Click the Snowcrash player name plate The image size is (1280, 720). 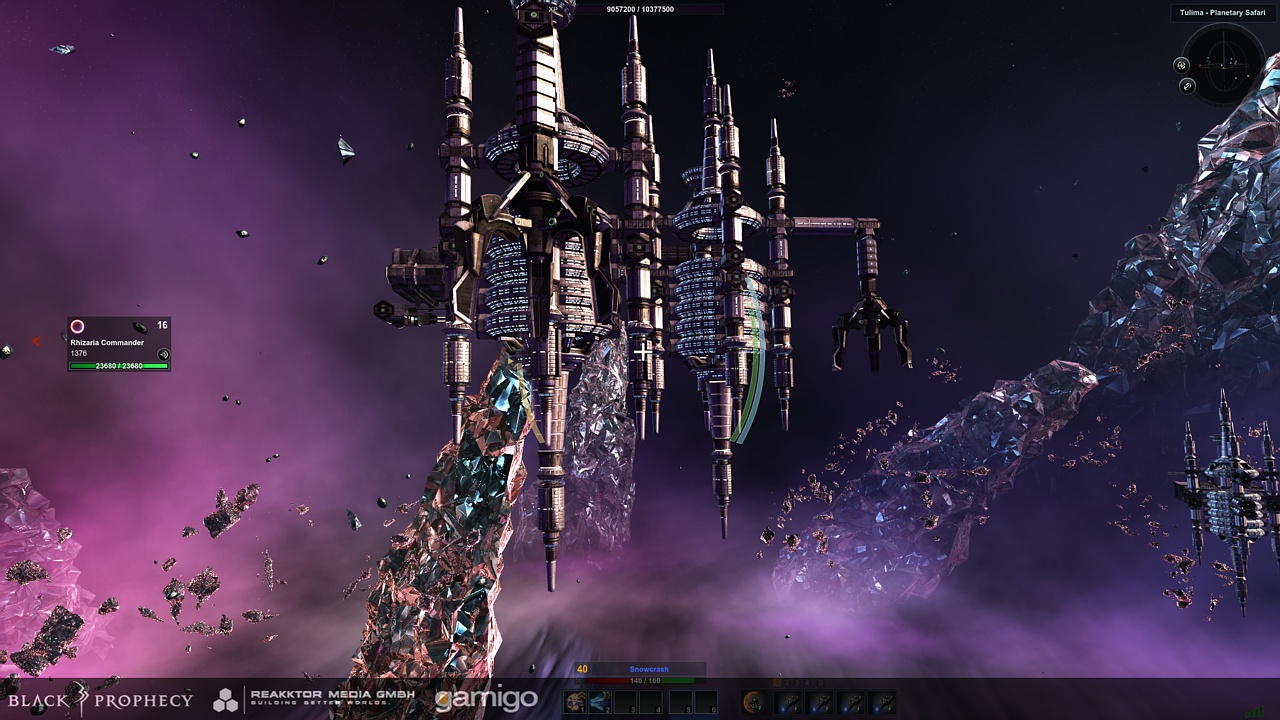[649, 669]
